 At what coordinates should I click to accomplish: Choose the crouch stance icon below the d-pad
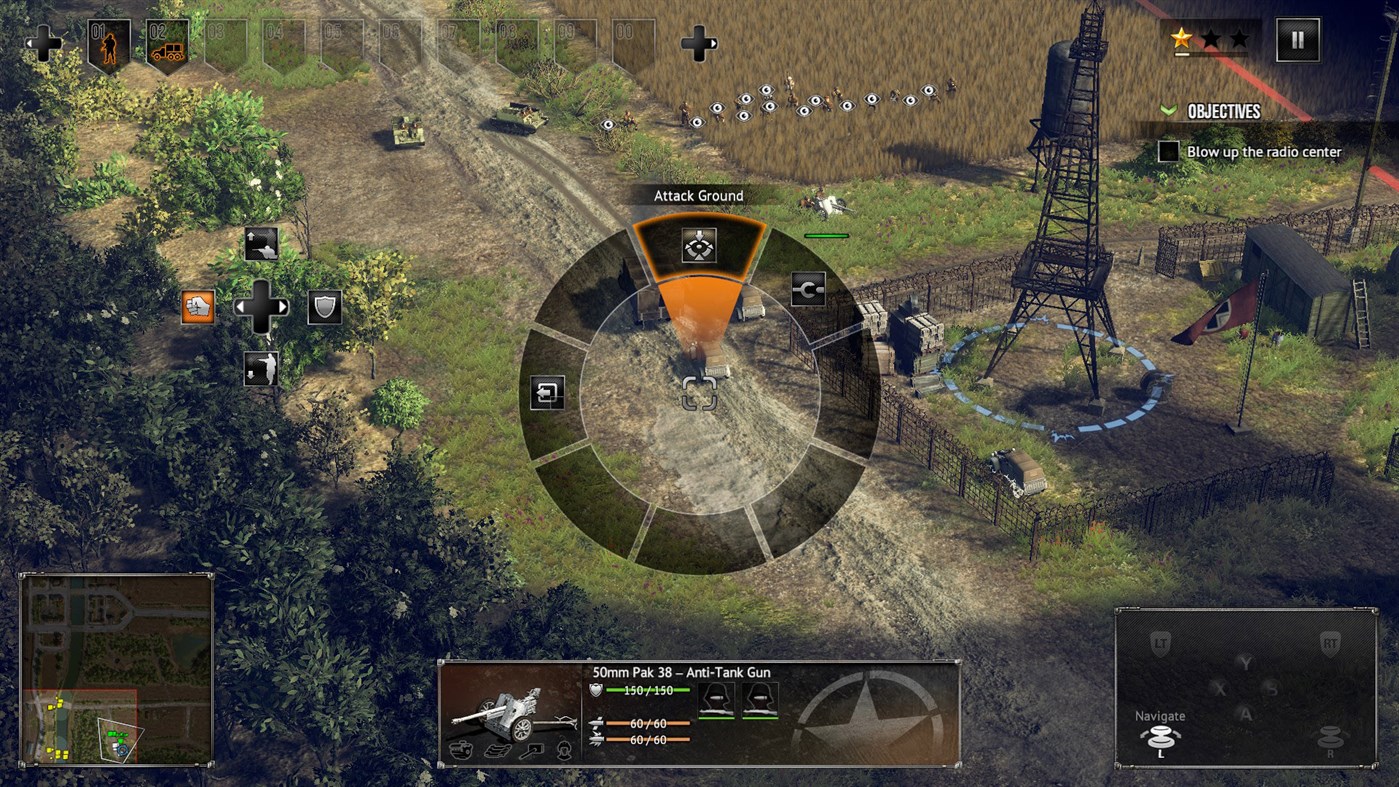point(262,366)
